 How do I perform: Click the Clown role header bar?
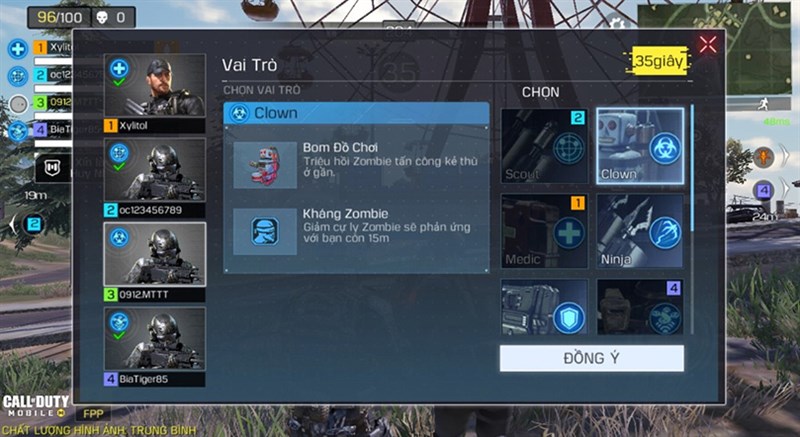(x=356, y=113)
